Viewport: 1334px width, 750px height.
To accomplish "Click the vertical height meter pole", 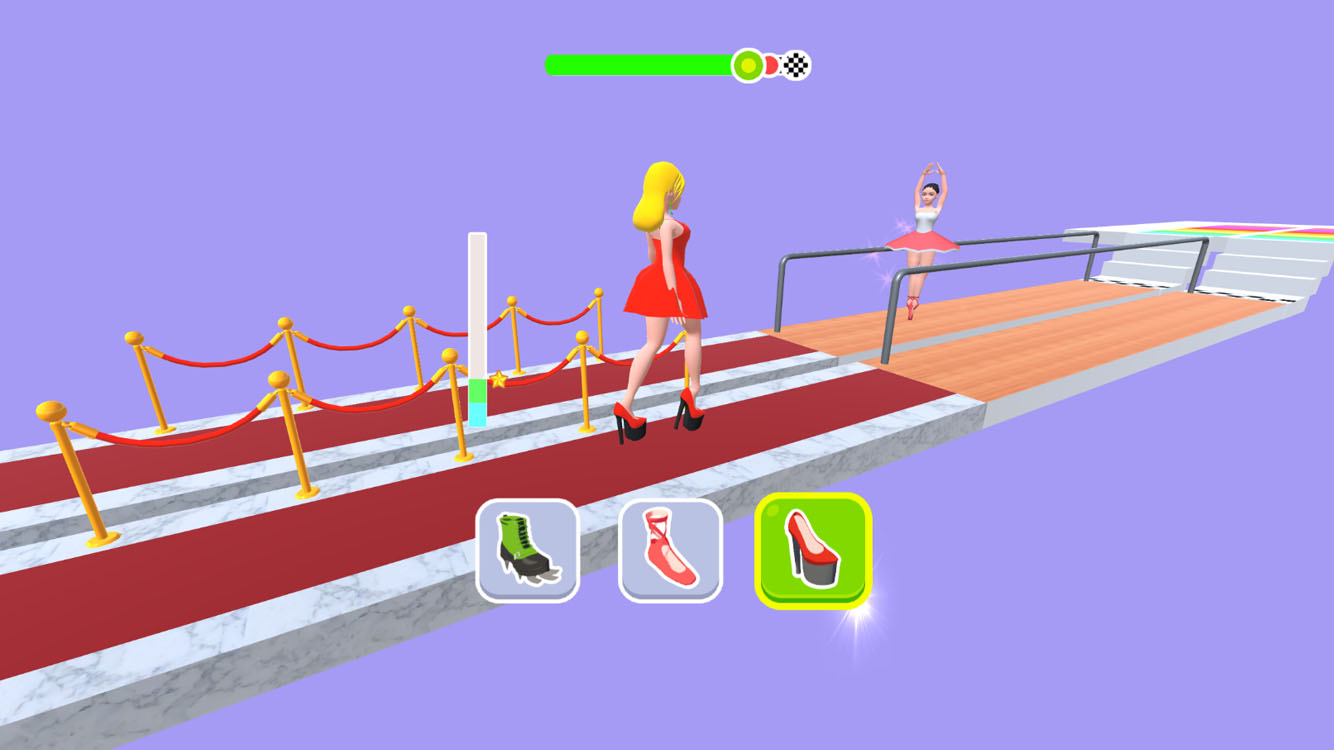I will point(477,320).
